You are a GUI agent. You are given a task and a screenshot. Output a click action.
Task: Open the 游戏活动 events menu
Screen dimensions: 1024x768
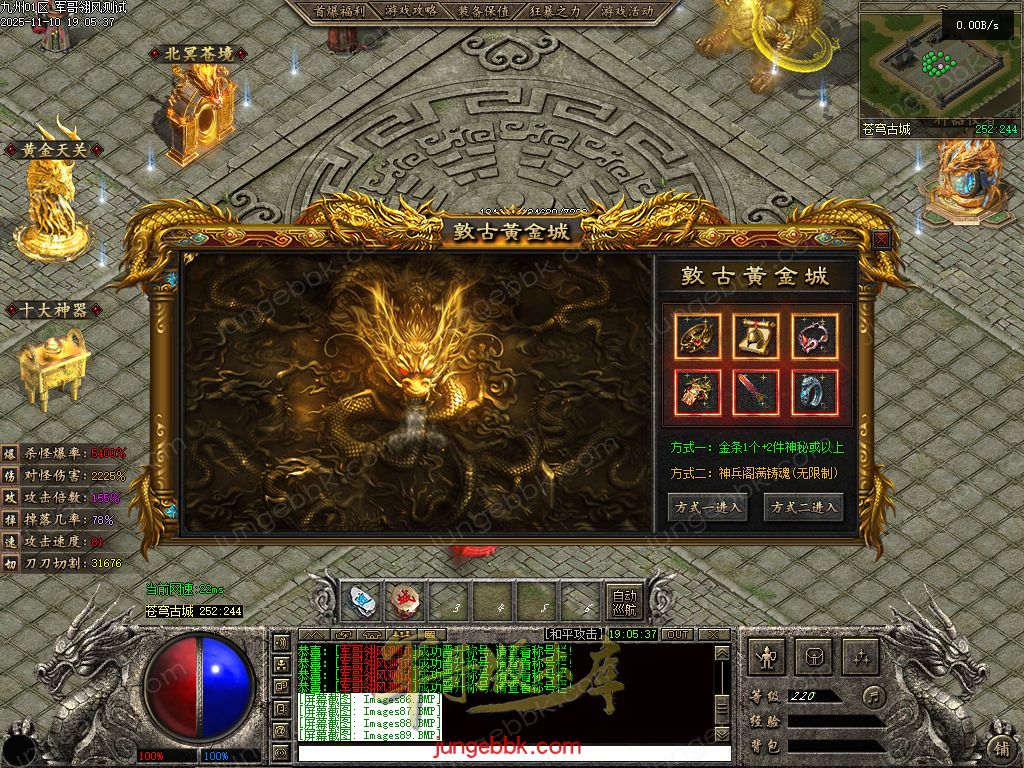[628, 11]
